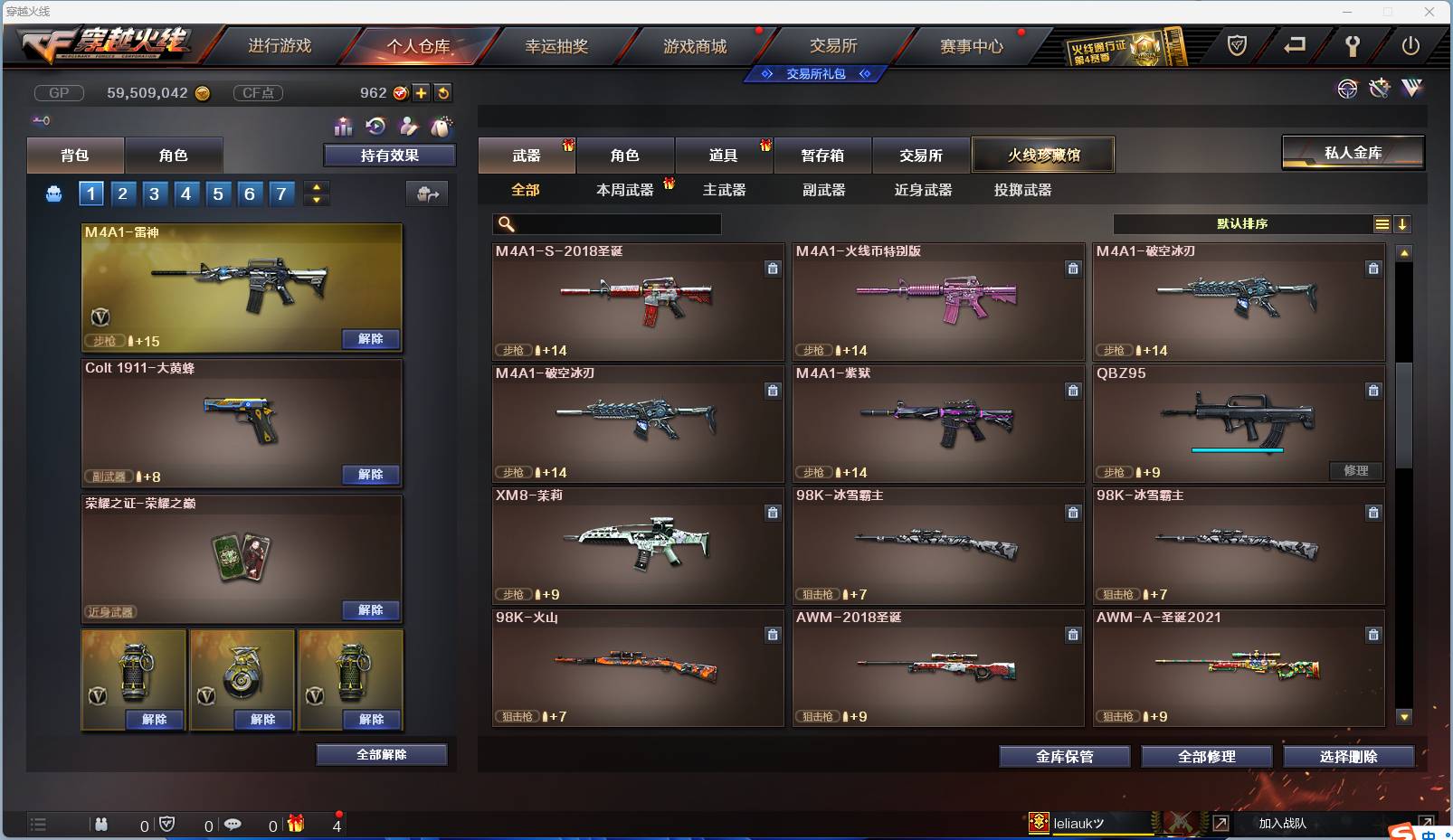Expand the backpack stepper arrows beside slot tabs
Image resolution: width=1453 pixels, height=840 pixels.
(x=315, y=193)
